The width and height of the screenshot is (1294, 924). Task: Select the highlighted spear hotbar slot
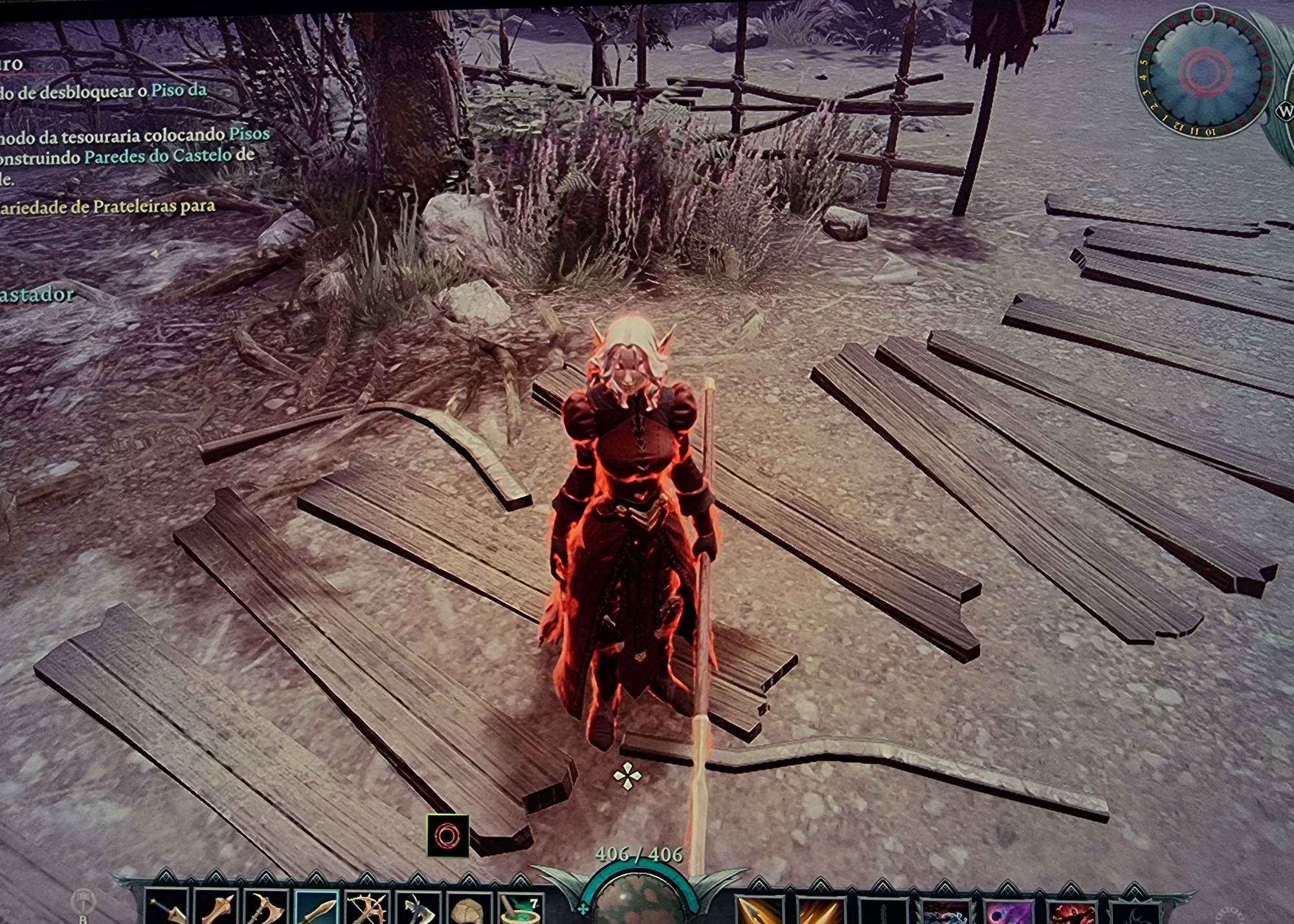(x=317, y=909)
